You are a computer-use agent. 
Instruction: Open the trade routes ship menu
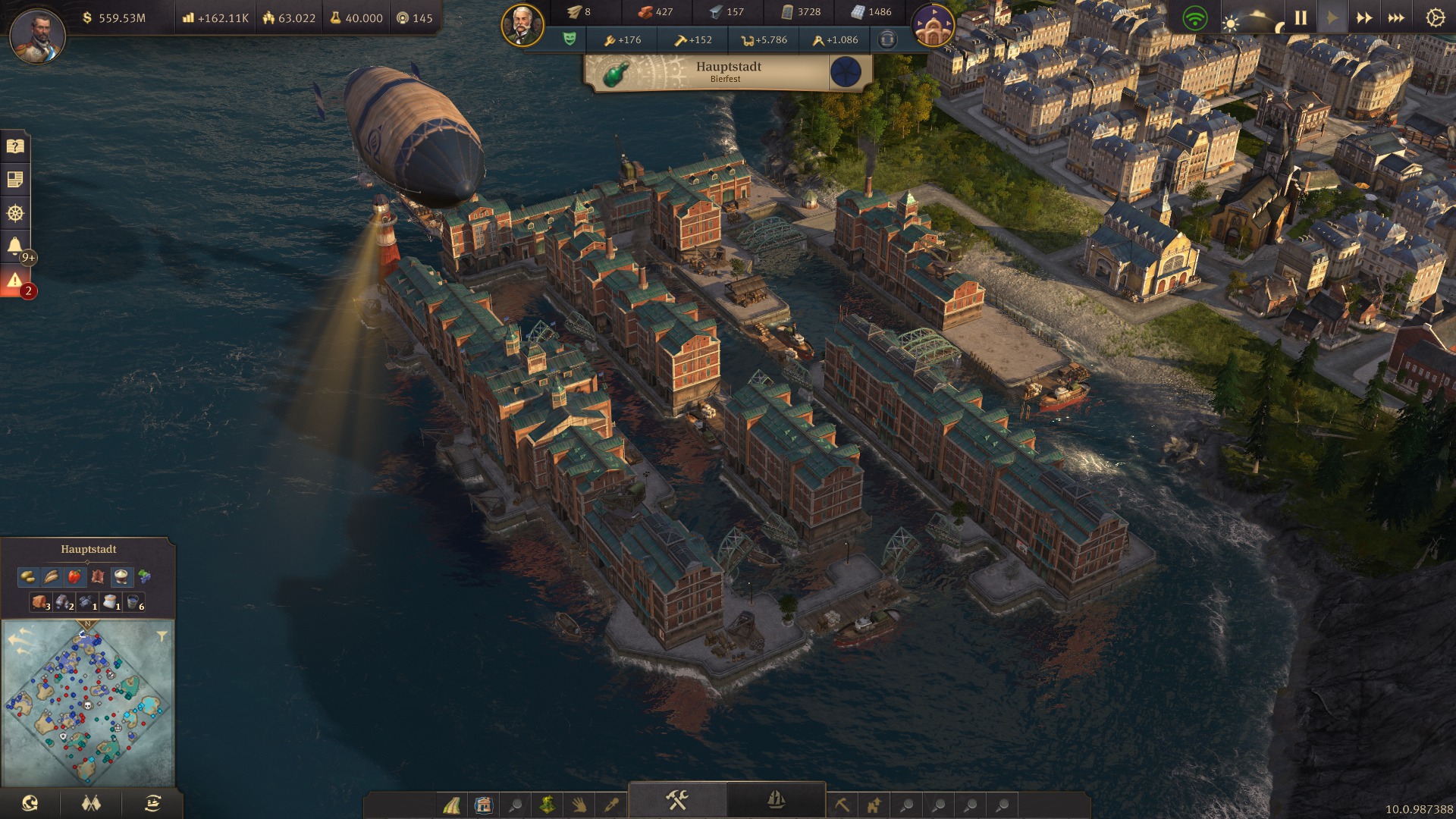click(152, 803)
